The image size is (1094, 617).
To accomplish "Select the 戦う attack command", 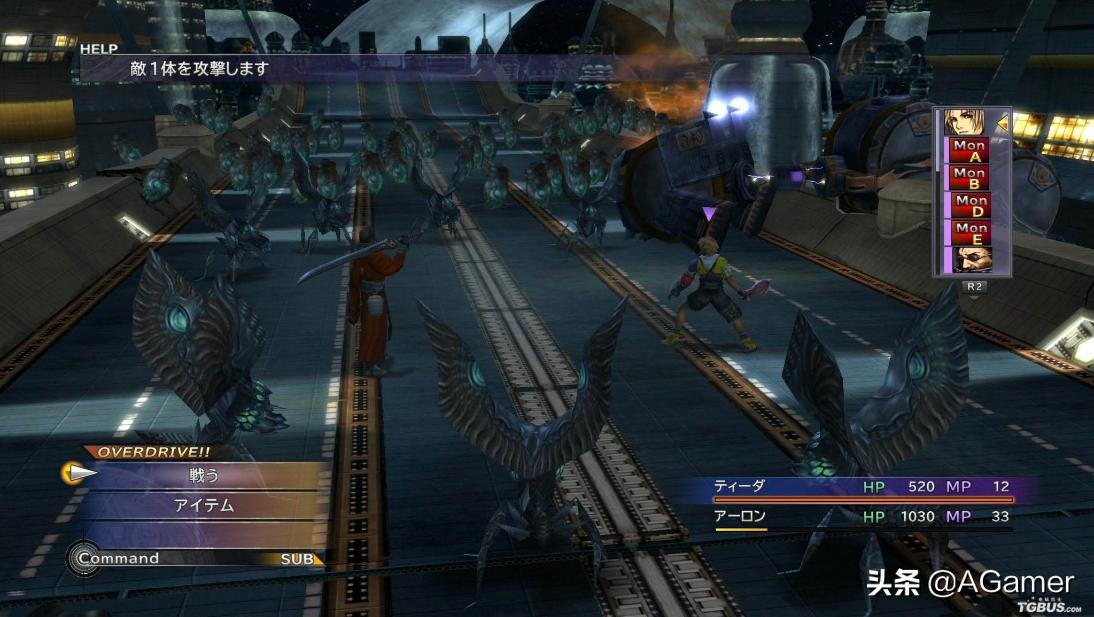I will coord(204,475).
